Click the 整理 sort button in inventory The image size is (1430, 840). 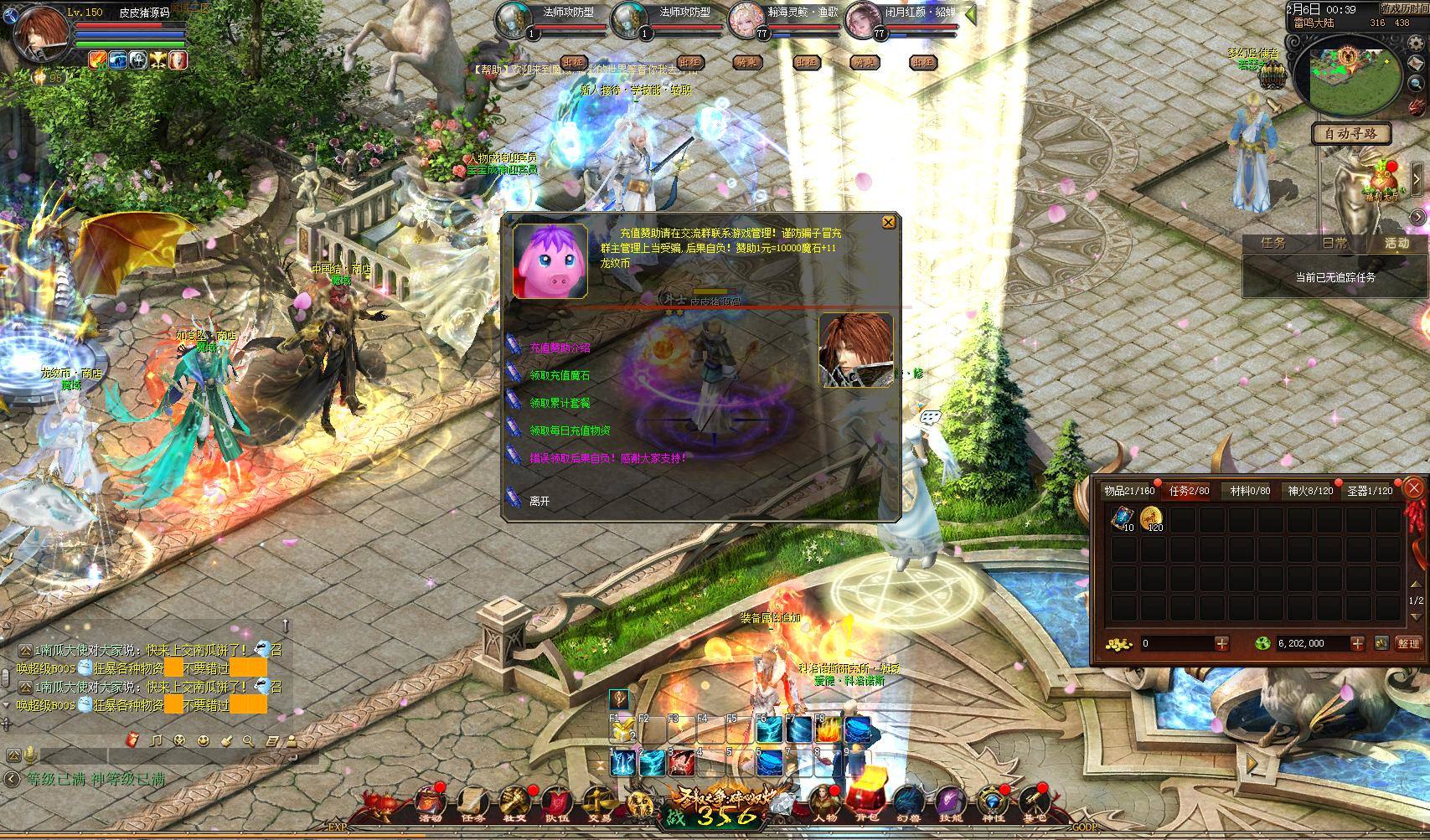[x=1408, y=643]
